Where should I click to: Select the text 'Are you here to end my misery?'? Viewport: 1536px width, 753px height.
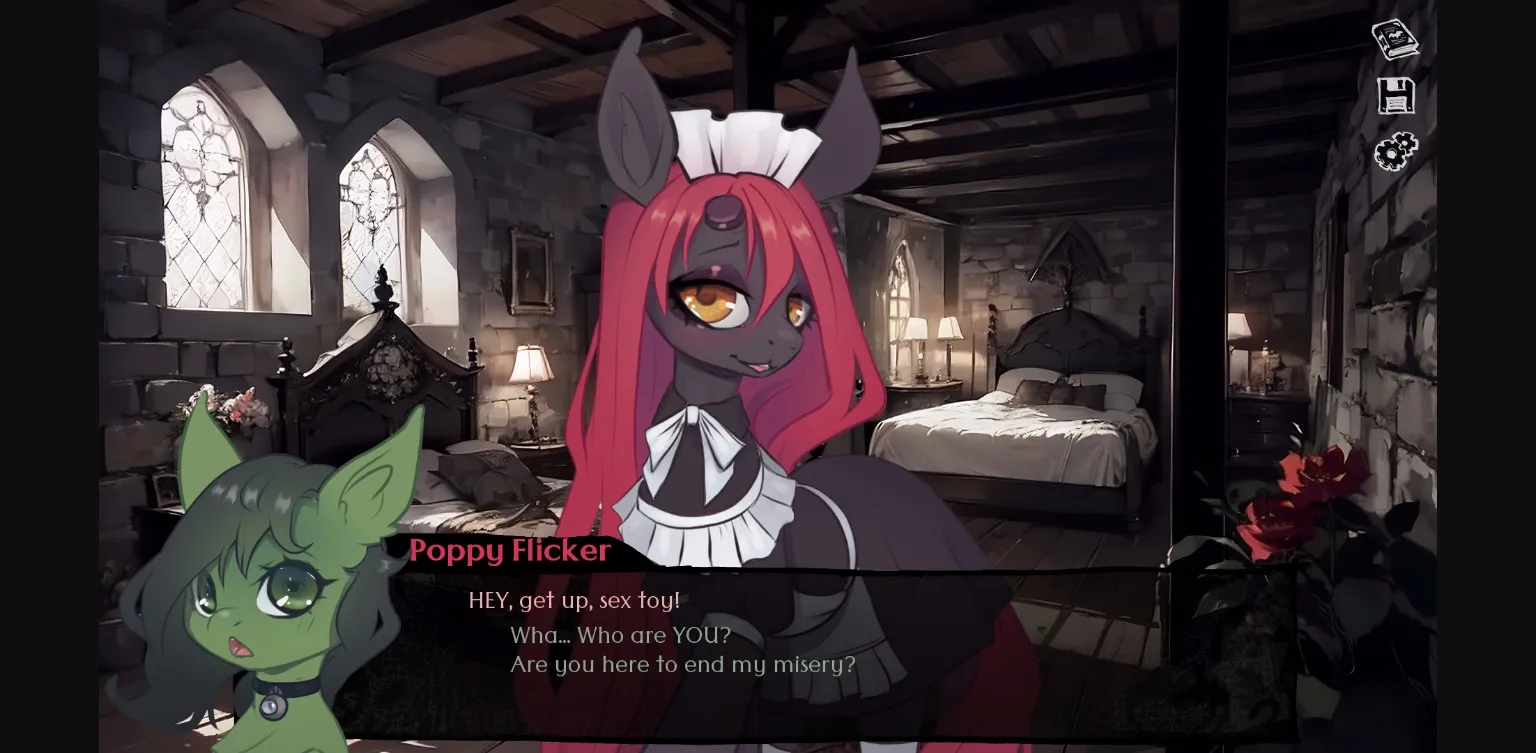pos(684,664)
